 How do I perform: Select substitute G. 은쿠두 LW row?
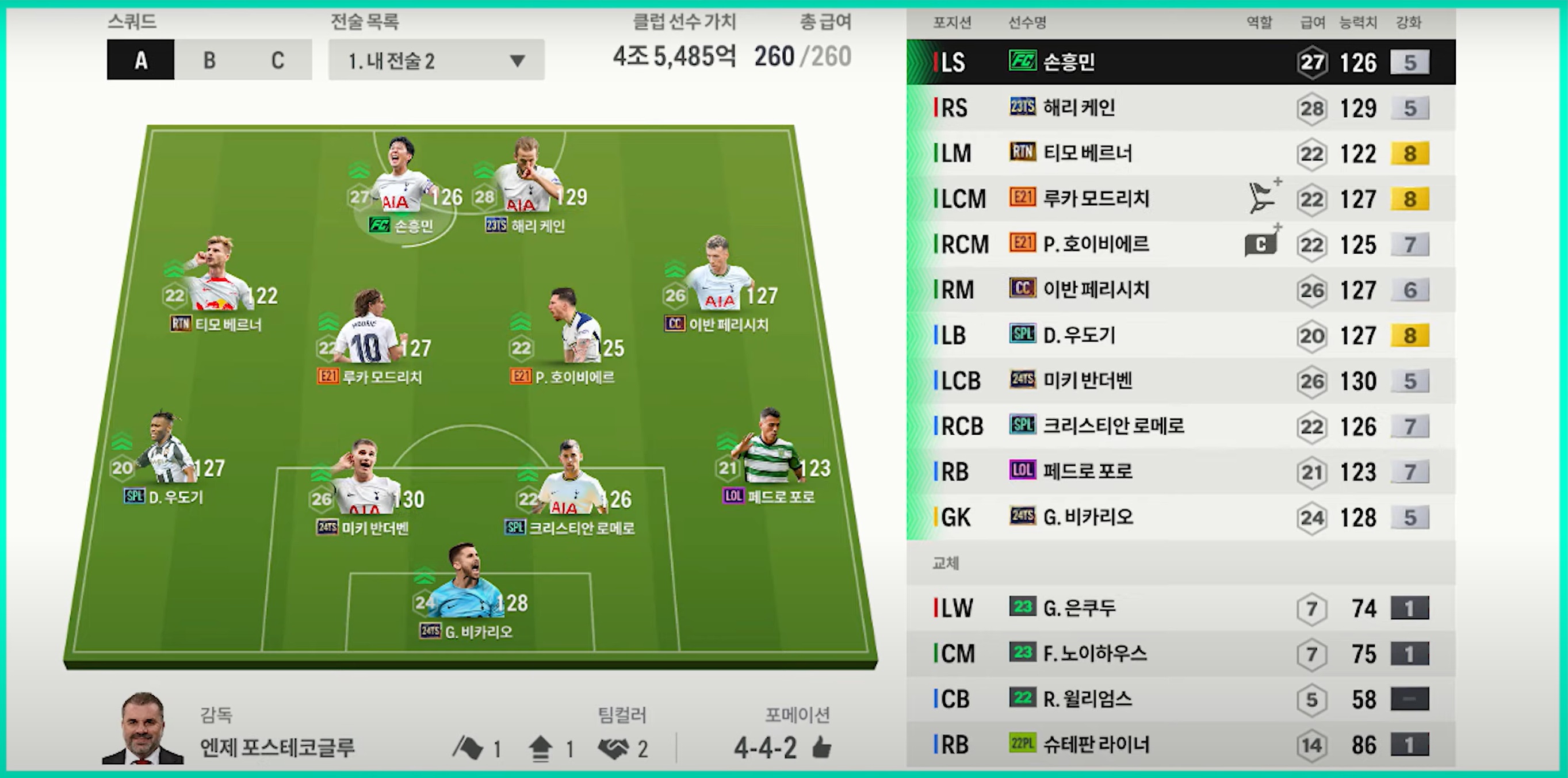(1180, 608)
